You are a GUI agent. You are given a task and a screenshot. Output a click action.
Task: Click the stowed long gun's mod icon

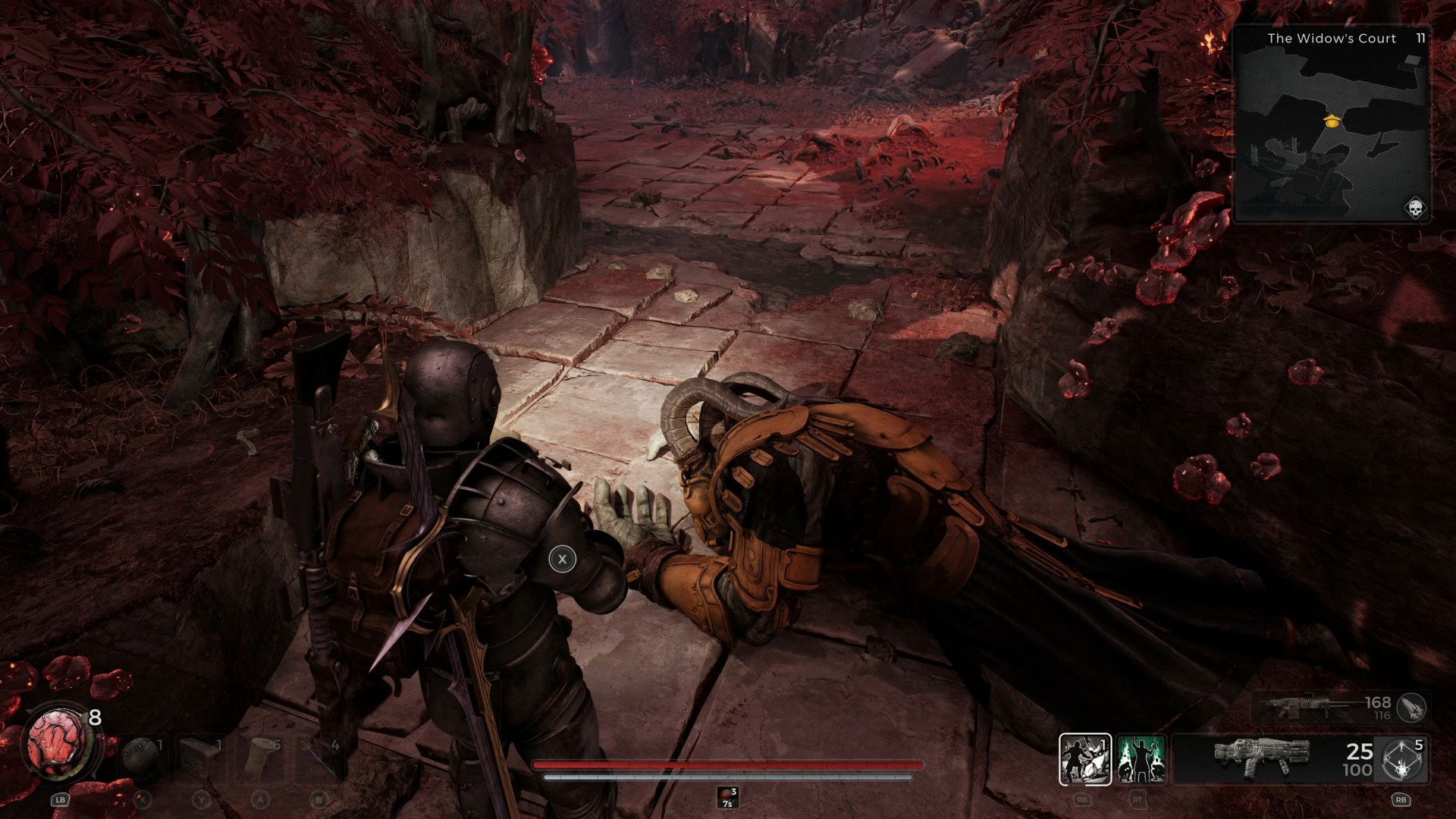click(1411, 708)
